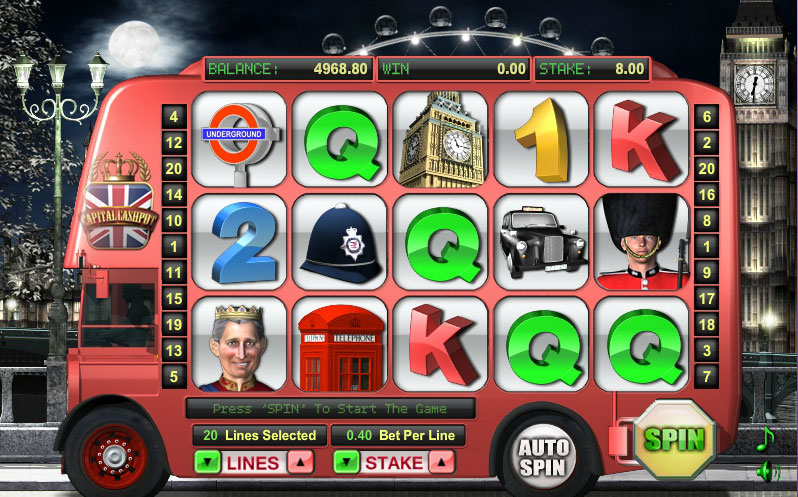798x497 pixels.
Task: Increase lines with the red up arrow
Action: point(300,463)
